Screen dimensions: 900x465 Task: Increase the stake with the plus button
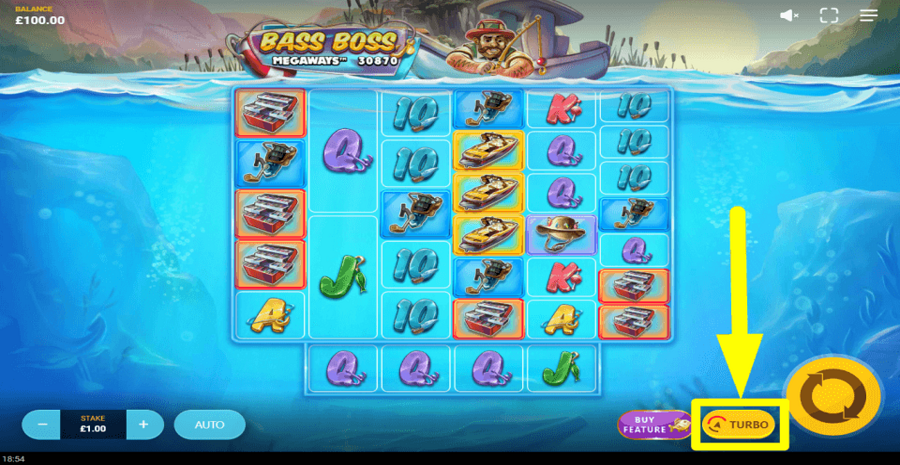tap(144, 424)
